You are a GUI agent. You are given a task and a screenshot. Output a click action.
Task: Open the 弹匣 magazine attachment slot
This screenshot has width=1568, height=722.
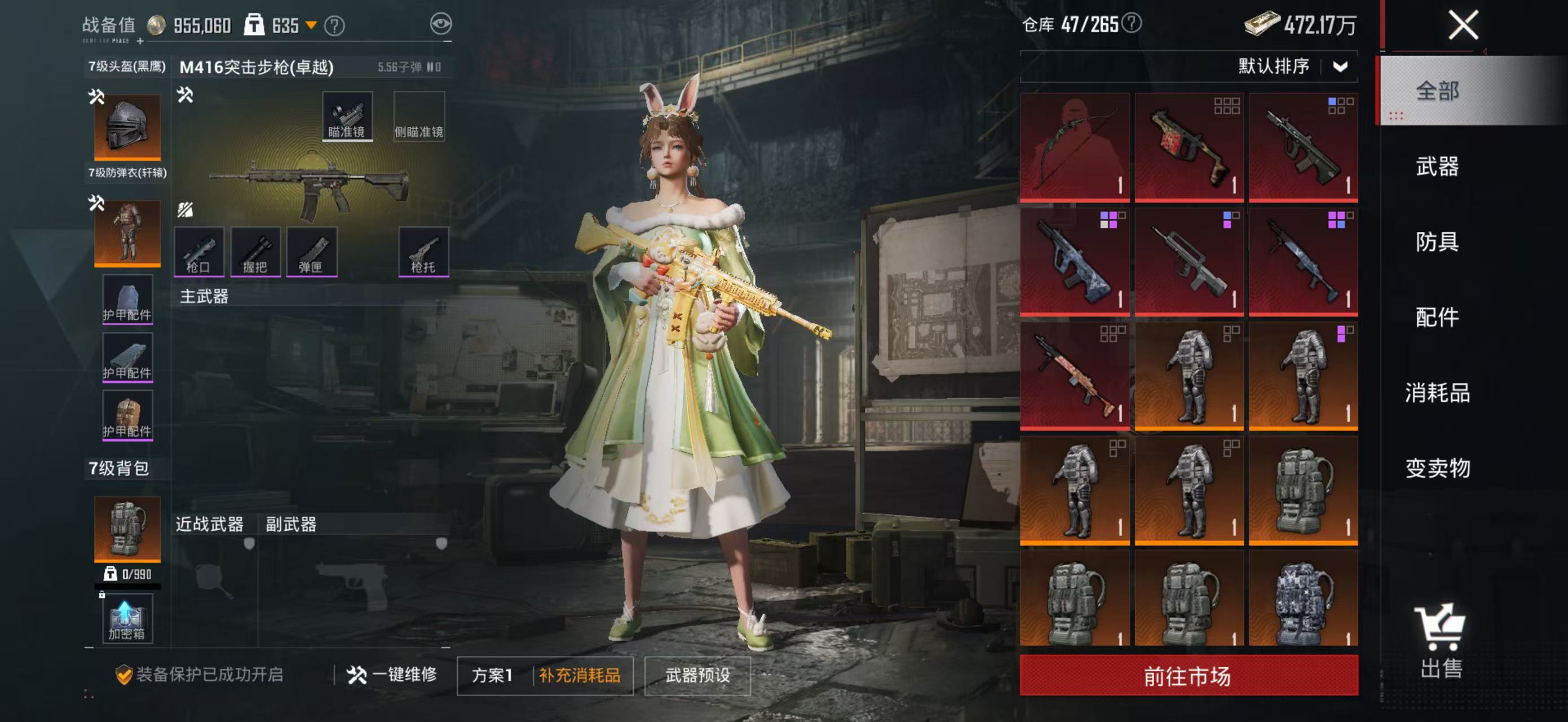313,251
